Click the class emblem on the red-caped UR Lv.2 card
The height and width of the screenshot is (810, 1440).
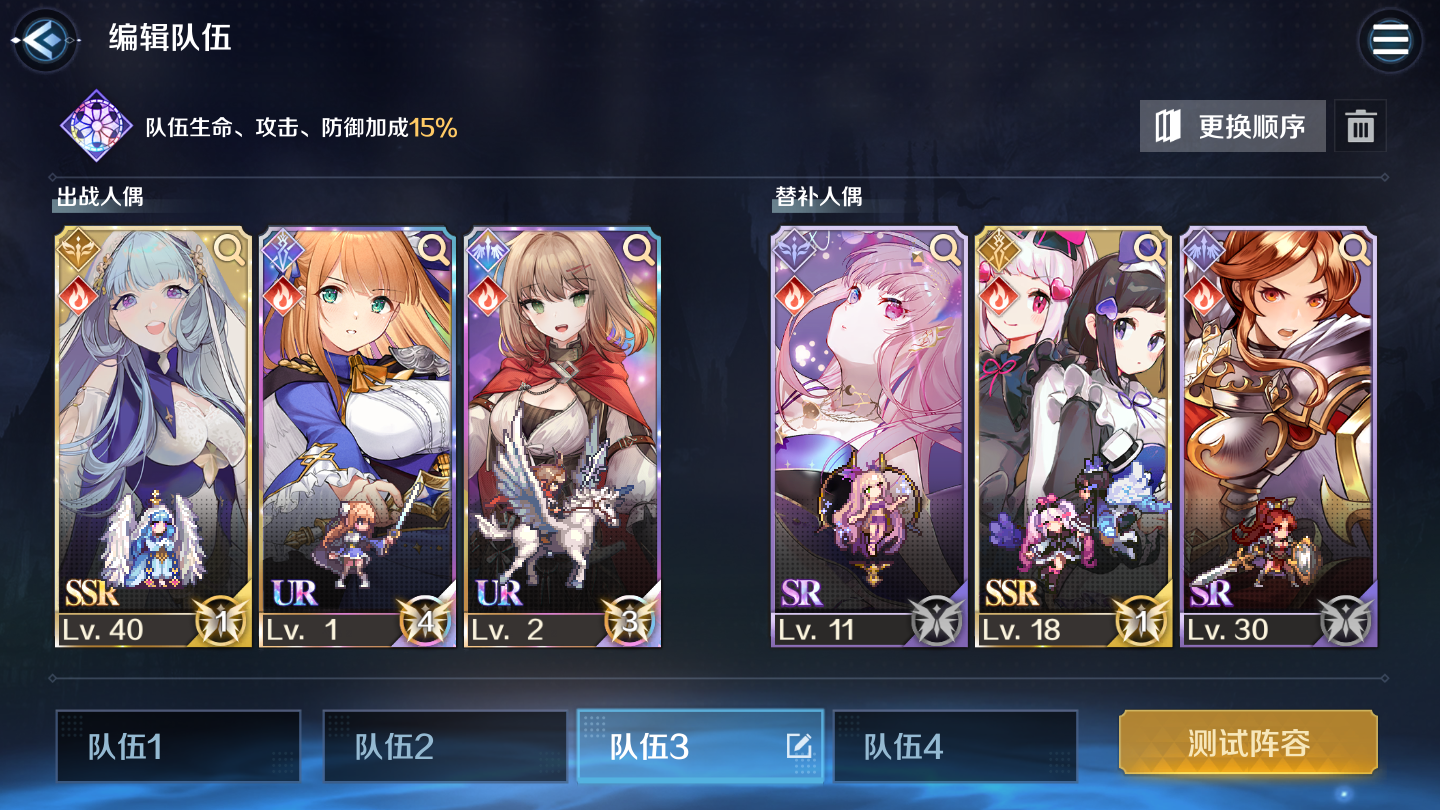point(488,249)
